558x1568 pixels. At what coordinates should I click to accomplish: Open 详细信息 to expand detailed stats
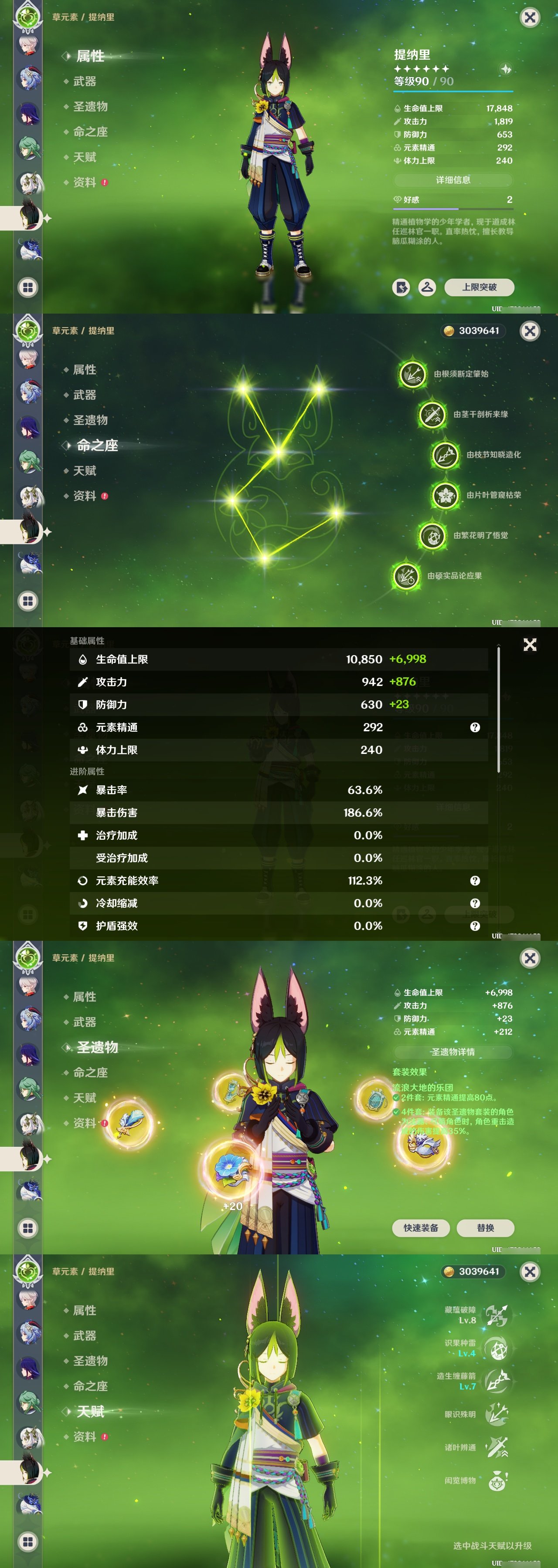(x=454, y=180)
